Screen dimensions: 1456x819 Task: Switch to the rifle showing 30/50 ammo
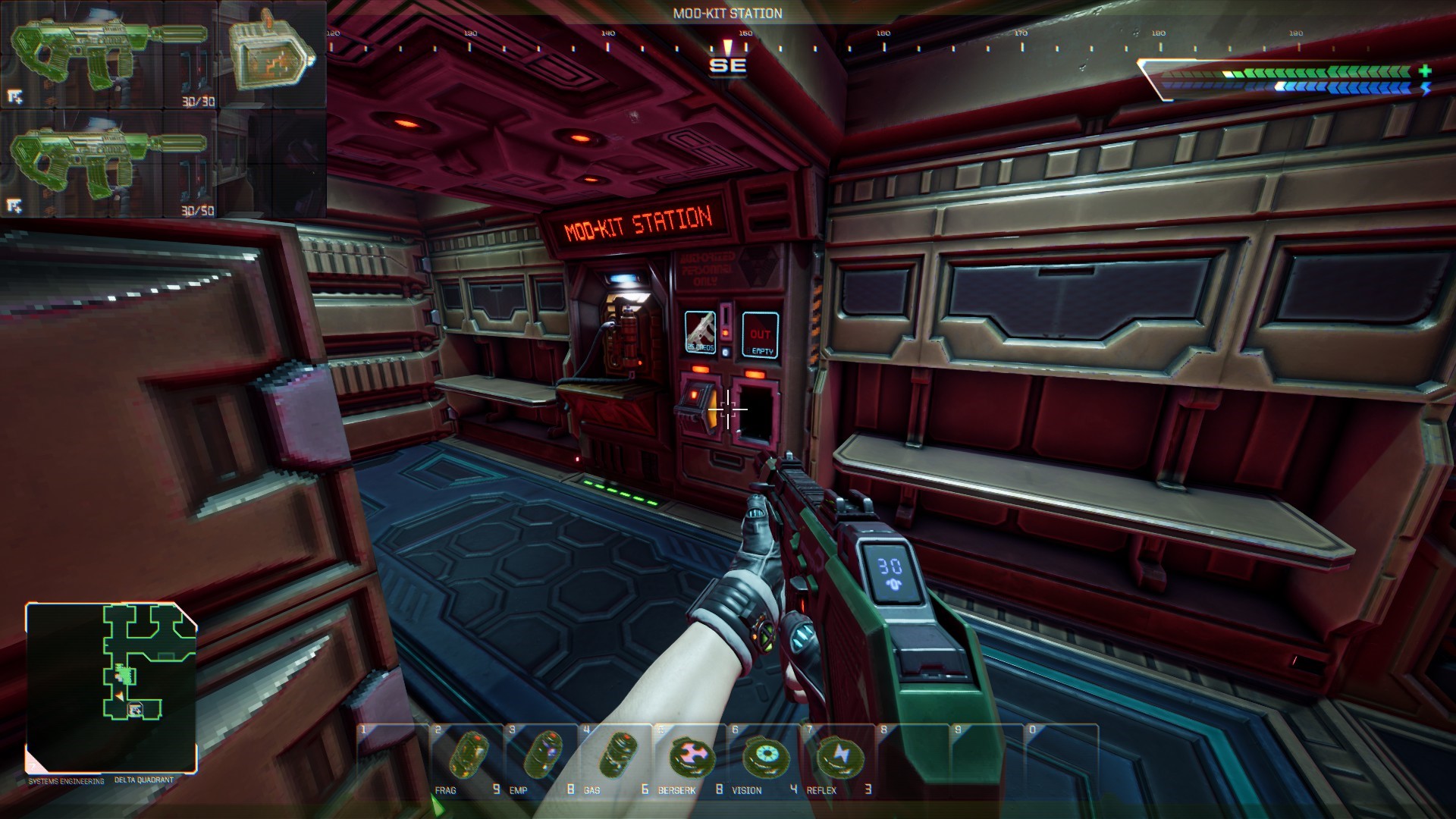tap(110, 164)
